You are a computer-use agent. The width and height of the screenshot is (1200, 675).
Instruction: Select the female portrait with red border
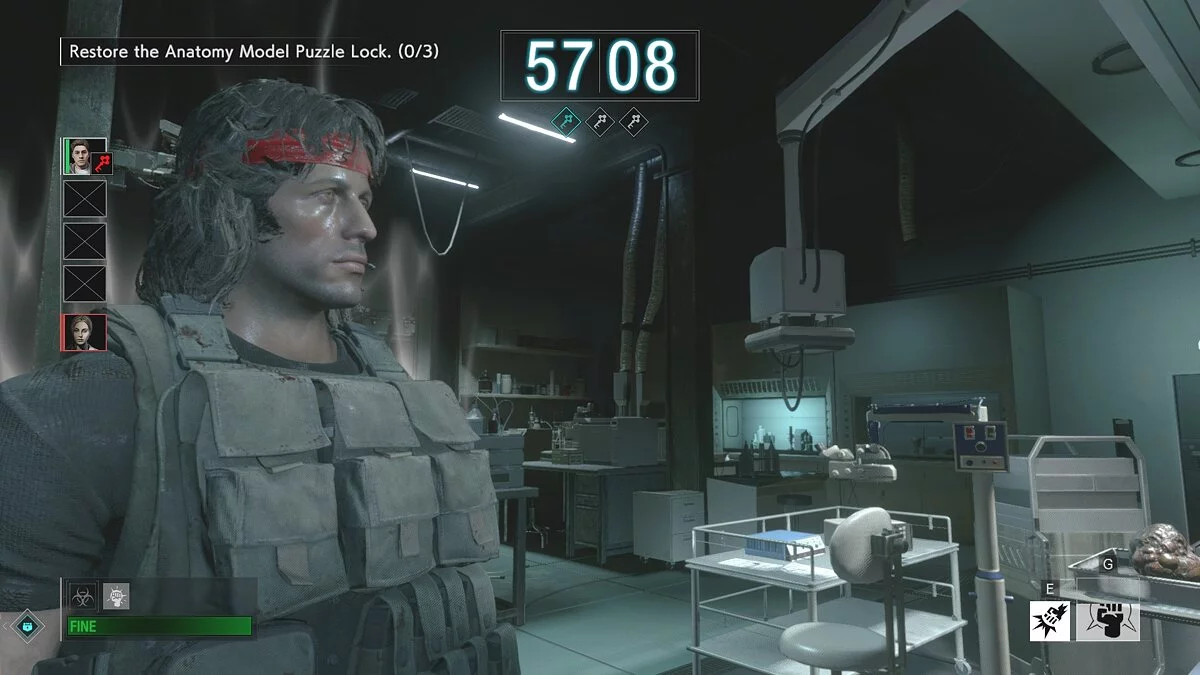point(84,332)
